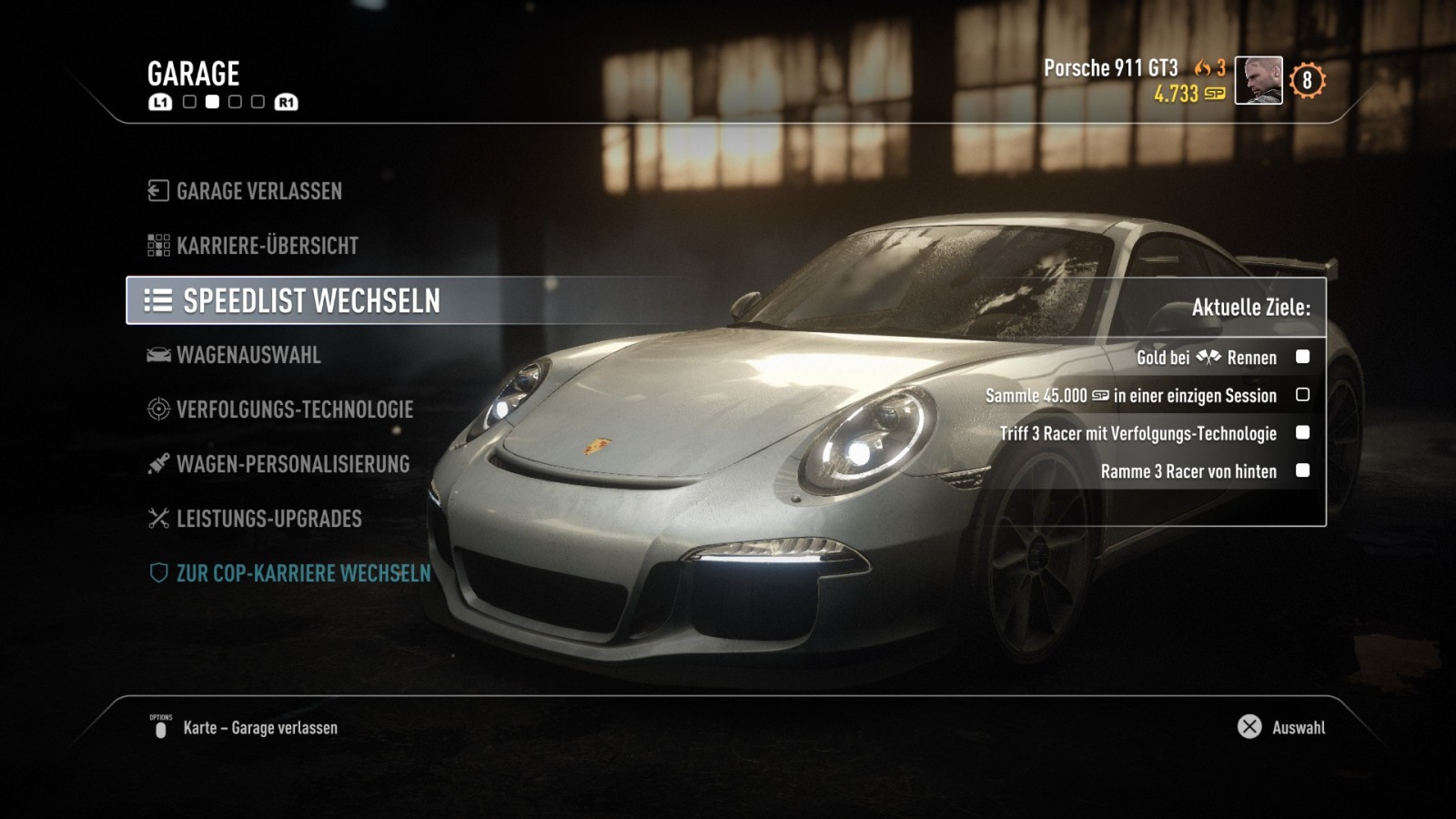Open Leistungs-Upgrades
This screenshot has height=819, width=1456.
[x=268, y=519]
